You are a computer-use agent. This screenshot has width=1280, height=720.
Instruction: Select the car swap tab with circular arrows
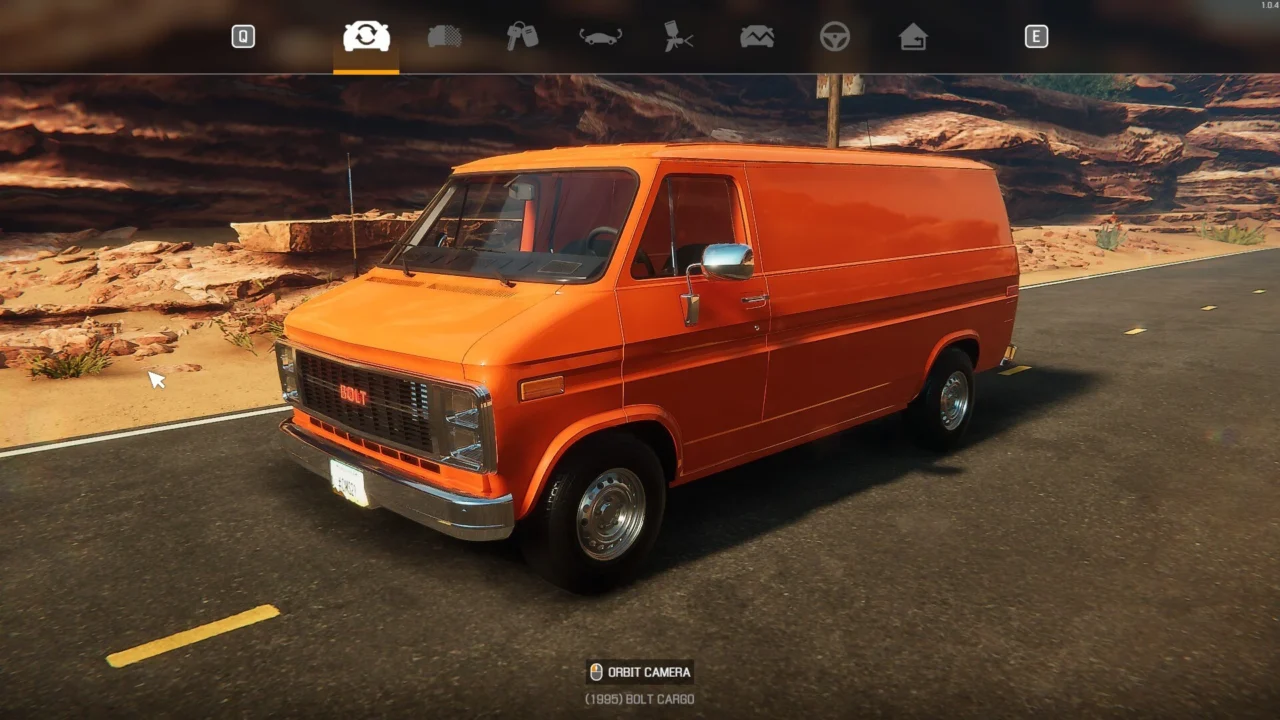pos(366,37)
